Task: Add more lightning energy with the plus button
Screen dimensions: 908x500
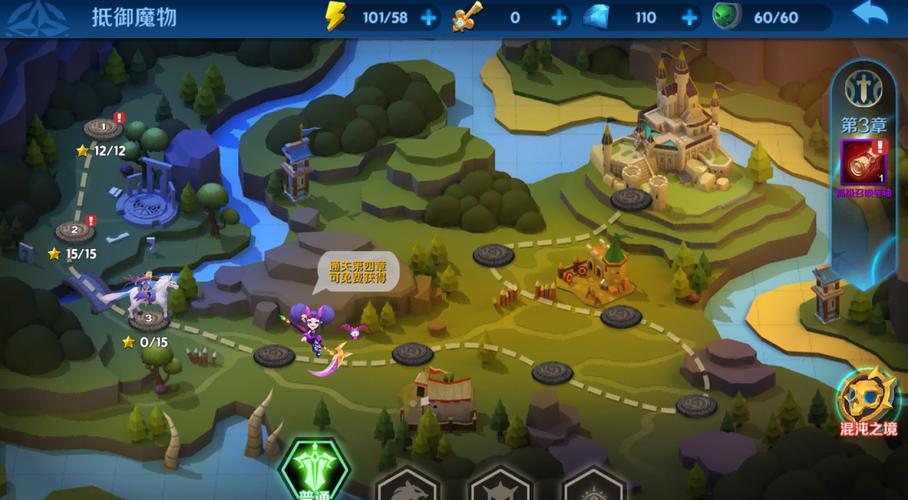Action: click(x=428, y=17)
